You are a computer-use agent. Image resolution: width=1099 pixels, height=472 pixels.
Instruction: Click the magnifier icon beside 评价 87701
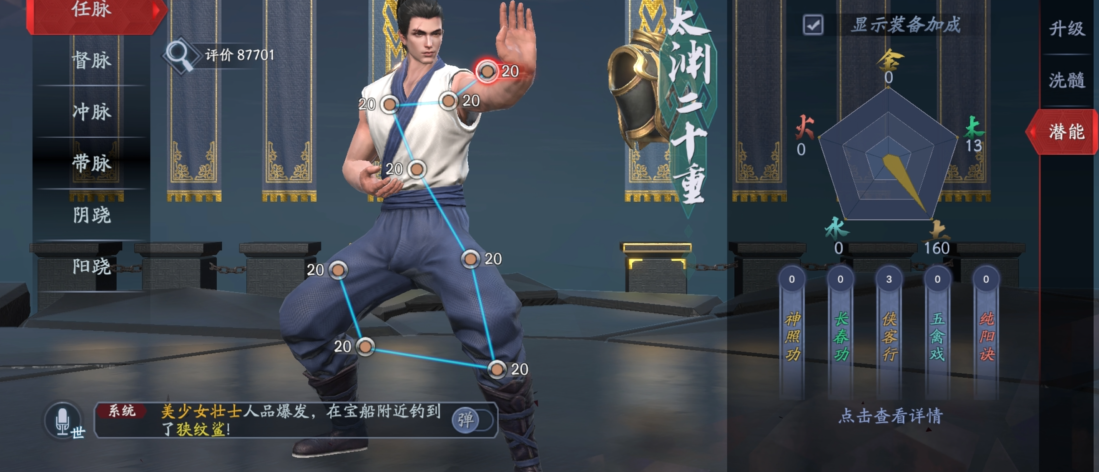pos(181,54)
